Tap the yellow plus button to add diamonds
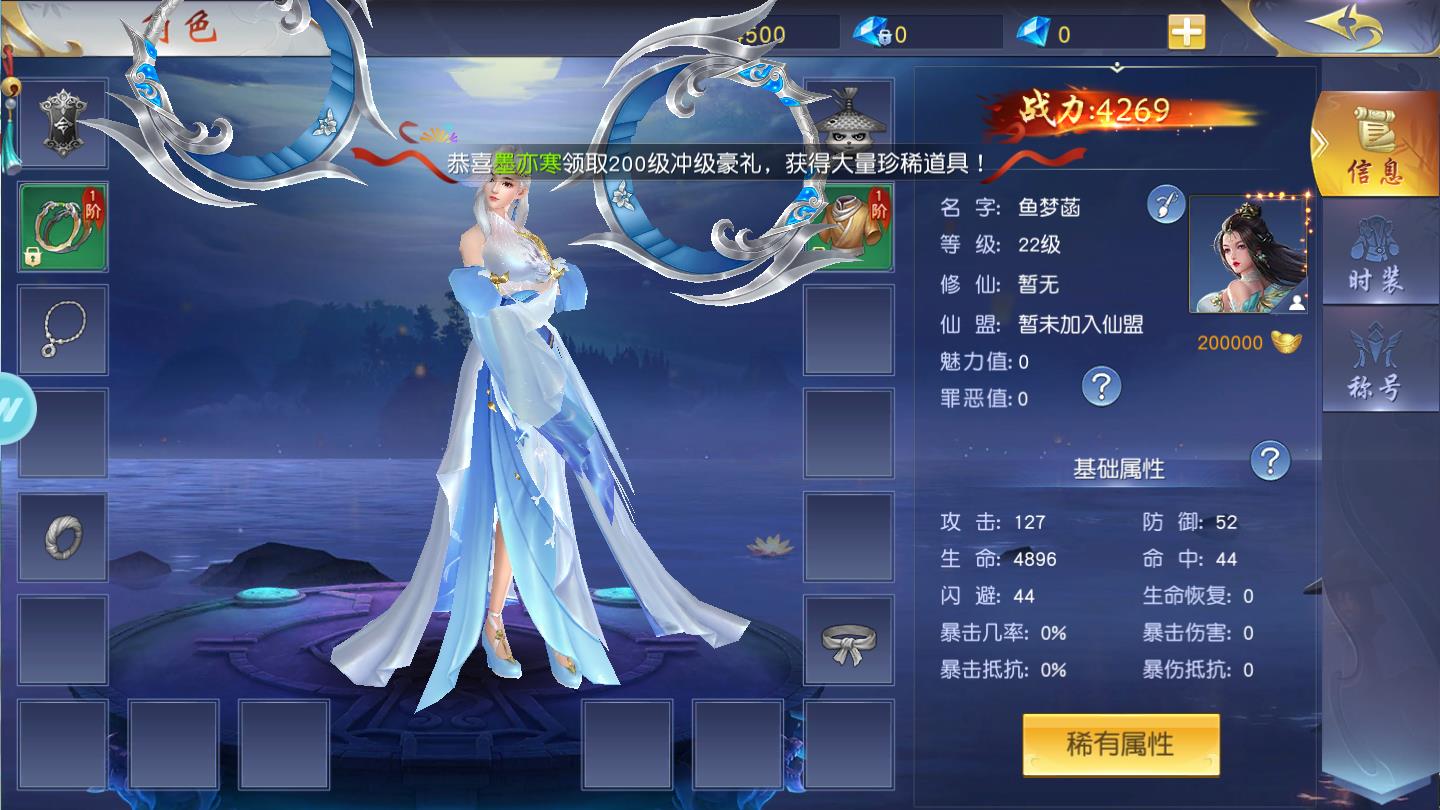The width and height of the screenshot is (1440, 810). click(1186, 33)
